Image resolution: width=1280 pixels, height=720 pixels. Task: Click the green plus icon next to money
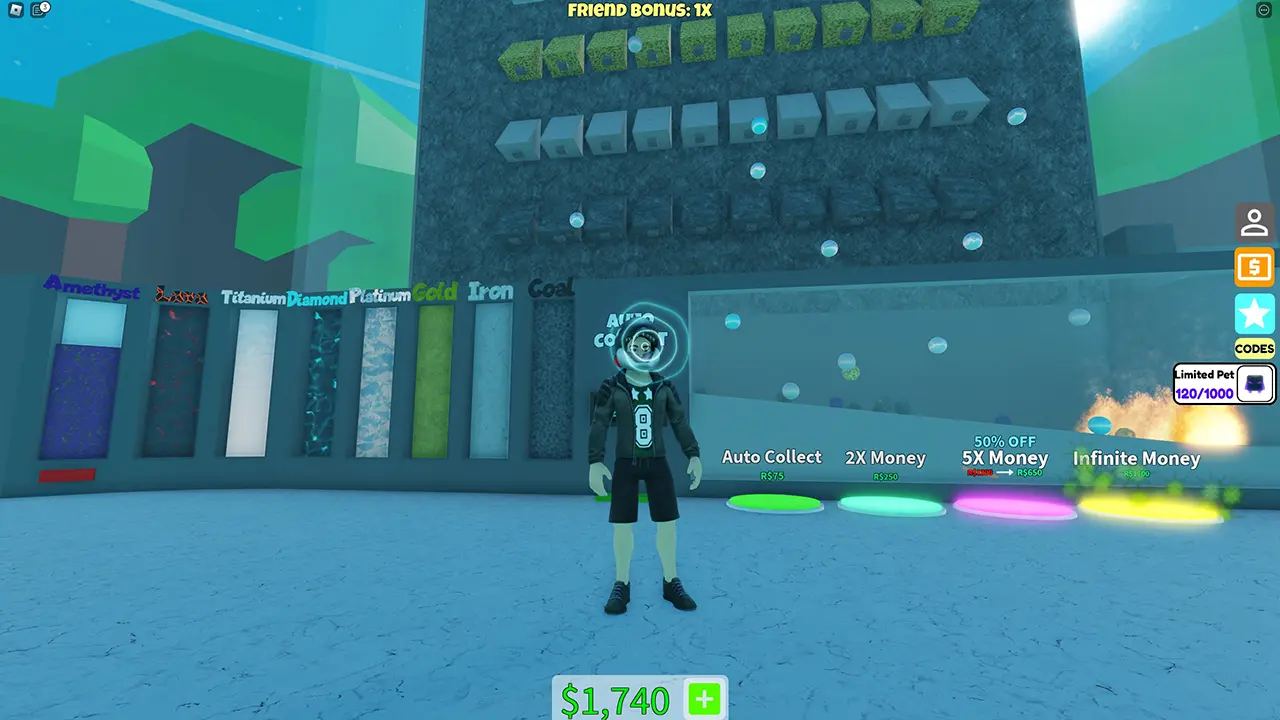[703, 700]
